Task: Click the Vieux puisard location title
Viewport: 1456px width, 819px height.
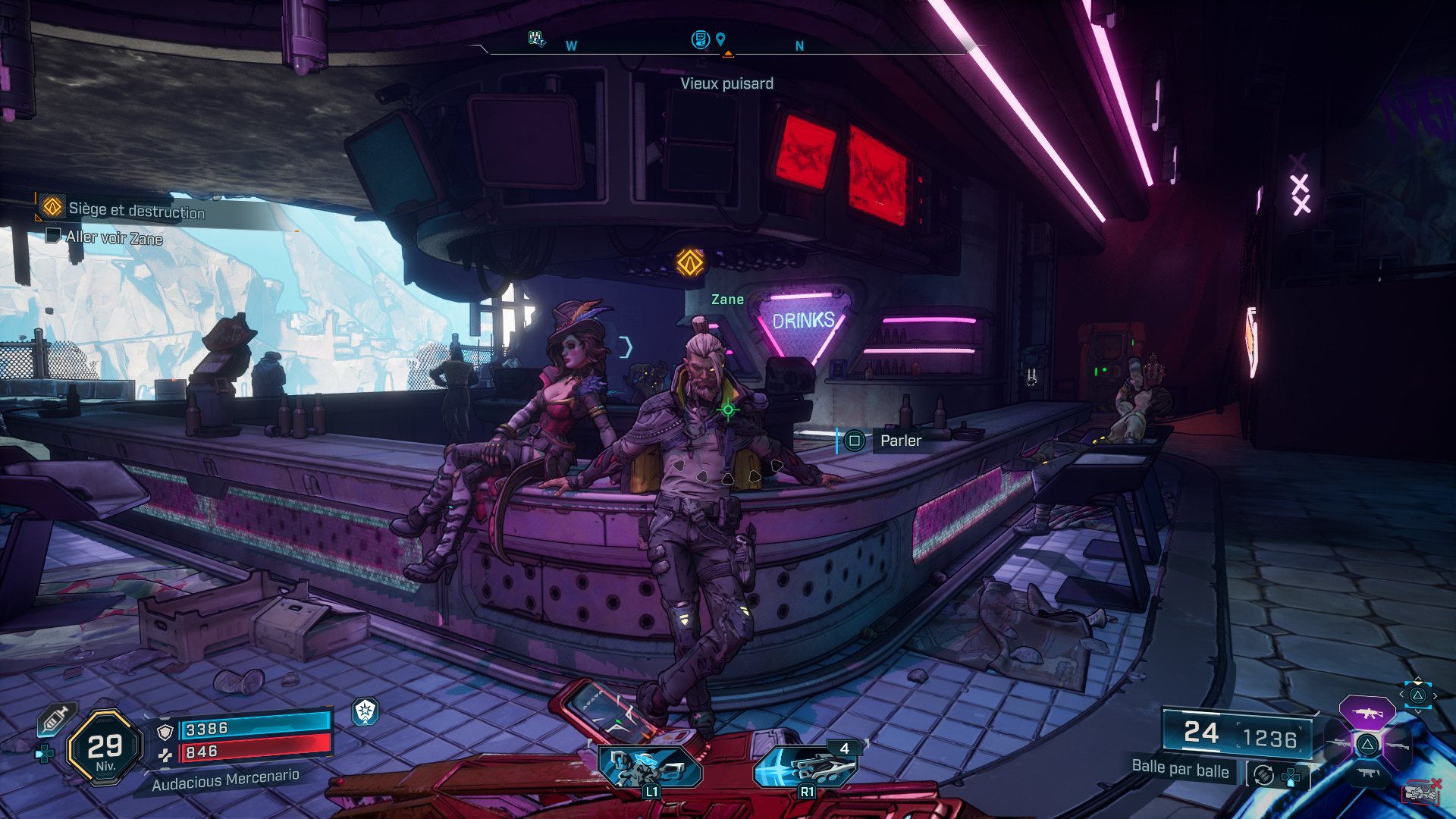Action: 727,83
